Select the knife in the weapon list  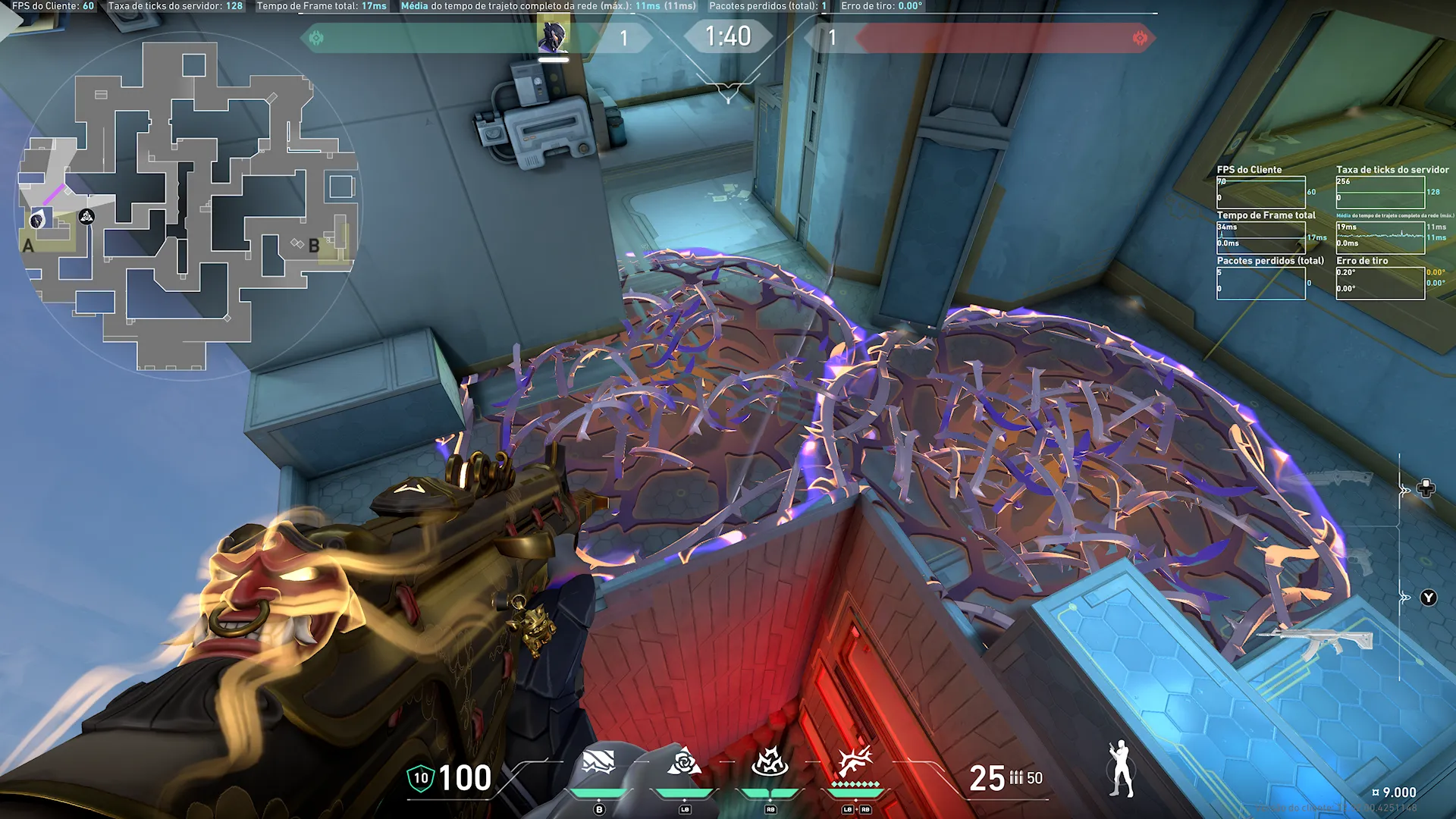click(1336, 479)
